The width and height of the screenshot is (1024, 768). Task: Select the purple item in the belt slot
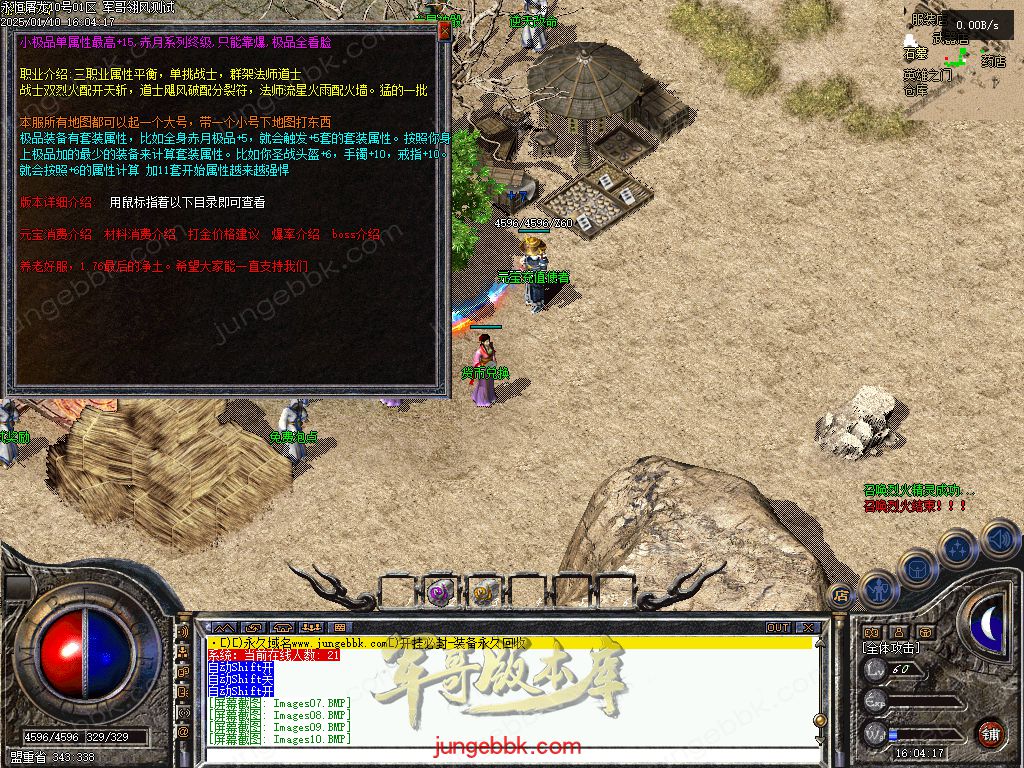[x=438, y=593]
